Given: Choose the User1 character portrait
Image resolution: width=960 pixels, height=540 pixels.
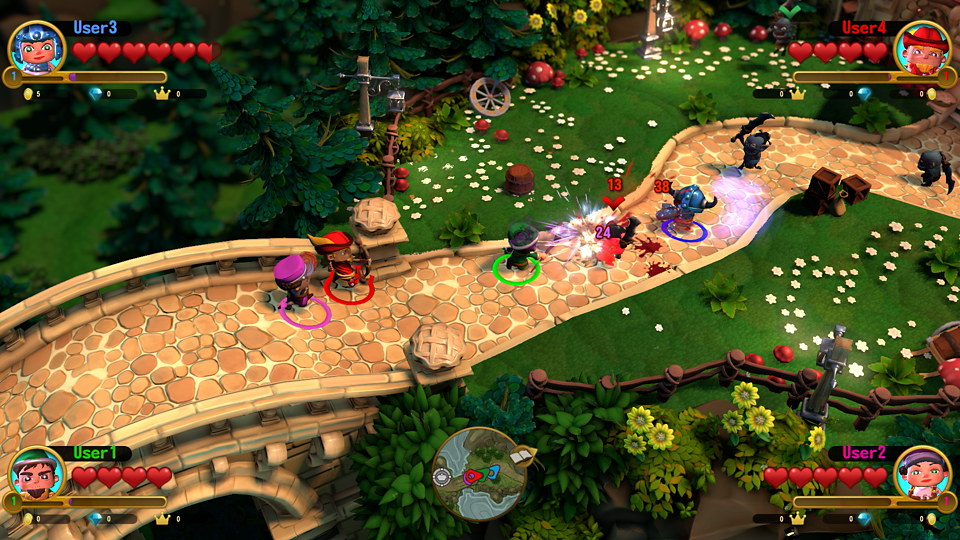Looking at the screenshot, I should (37, 474).
